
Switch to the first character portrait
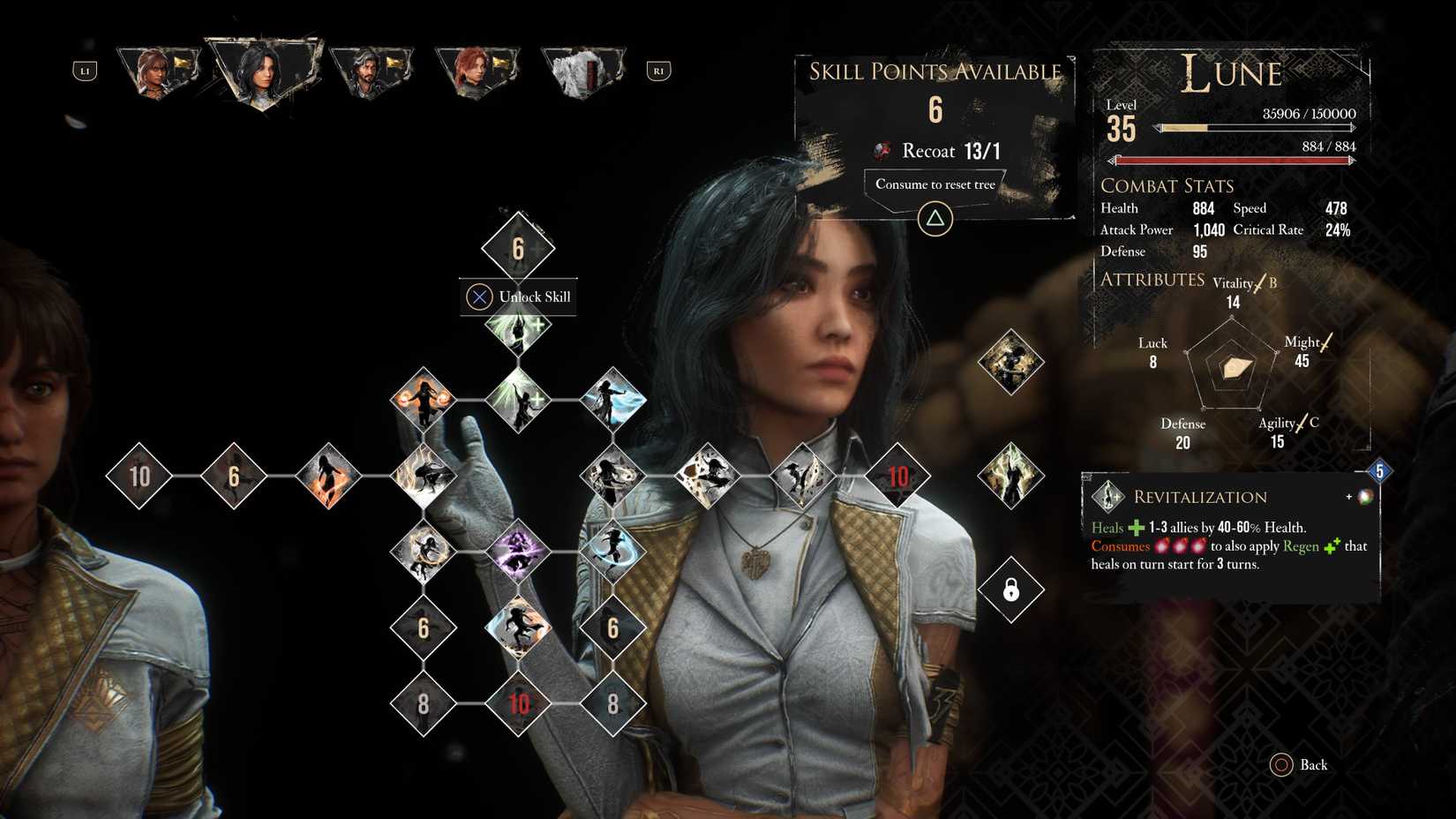pos(157,71)
